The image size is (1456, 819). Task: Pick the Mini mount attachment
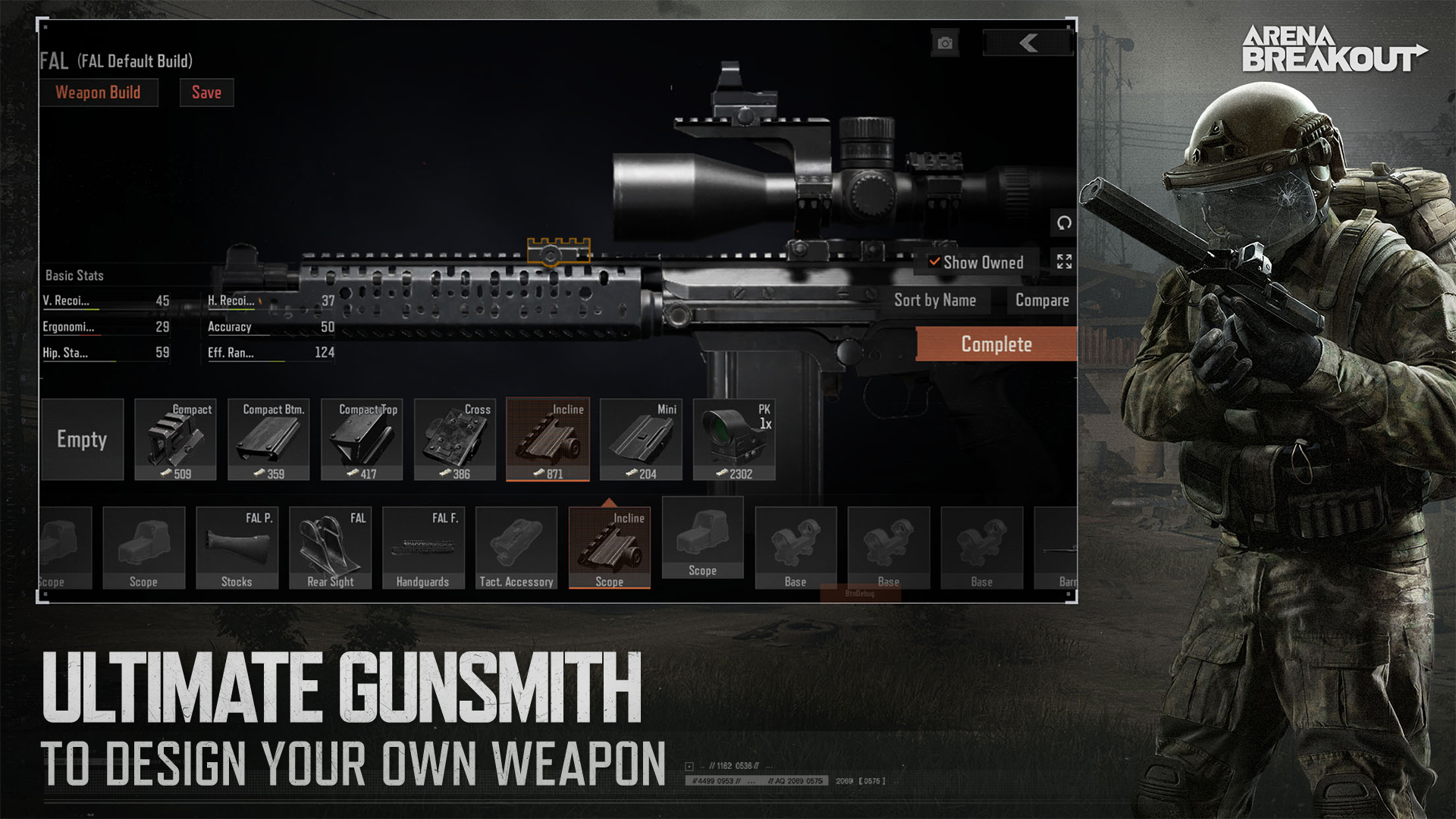click(x=641, y=440)
